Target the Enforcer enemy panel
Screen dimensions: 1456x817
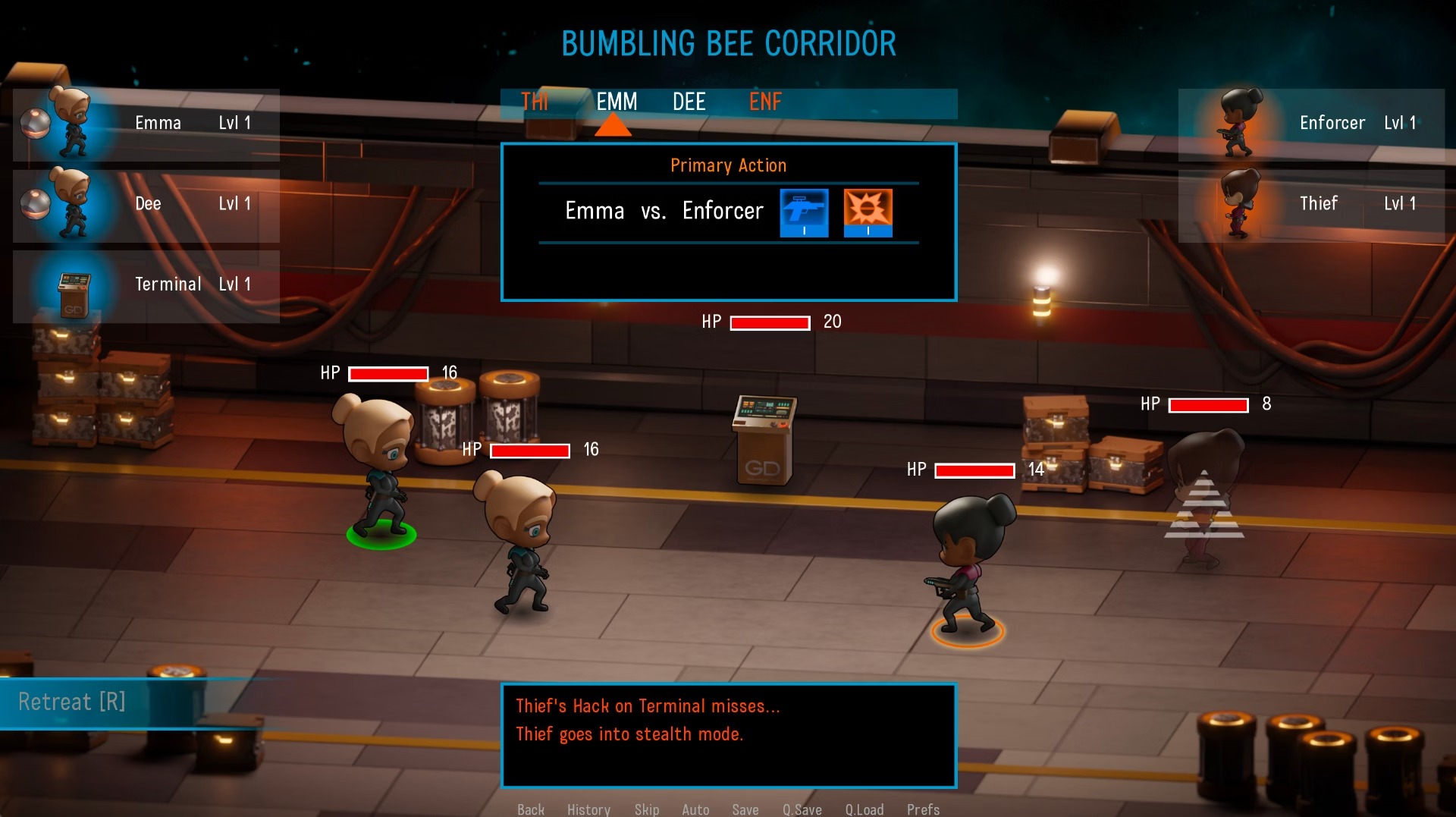1311,124
